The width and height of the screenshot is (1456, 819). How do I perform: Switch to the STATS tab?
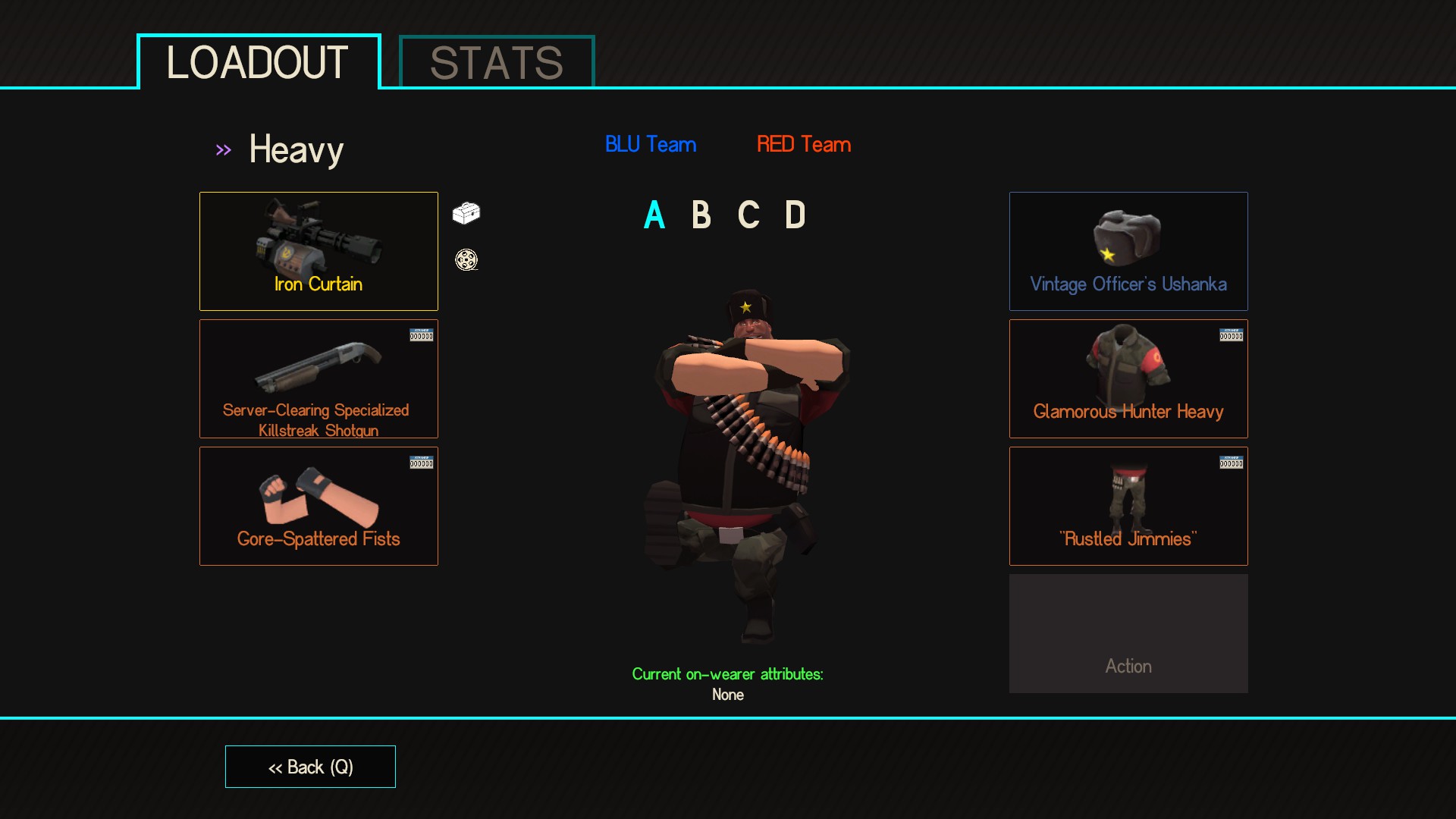pos(497,62)
